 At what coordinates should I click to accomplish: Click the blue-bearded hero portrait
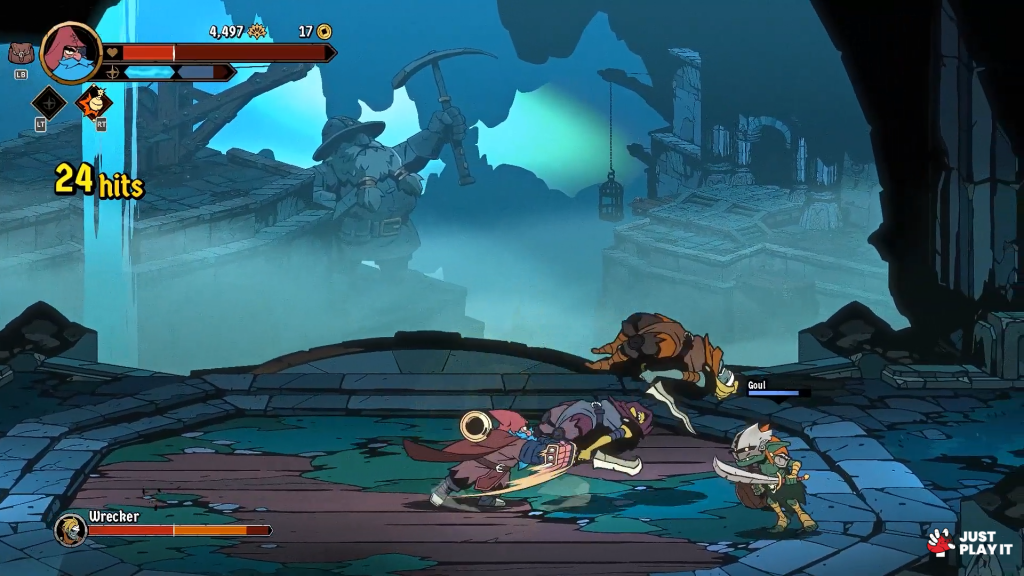[x=72, y=52]
